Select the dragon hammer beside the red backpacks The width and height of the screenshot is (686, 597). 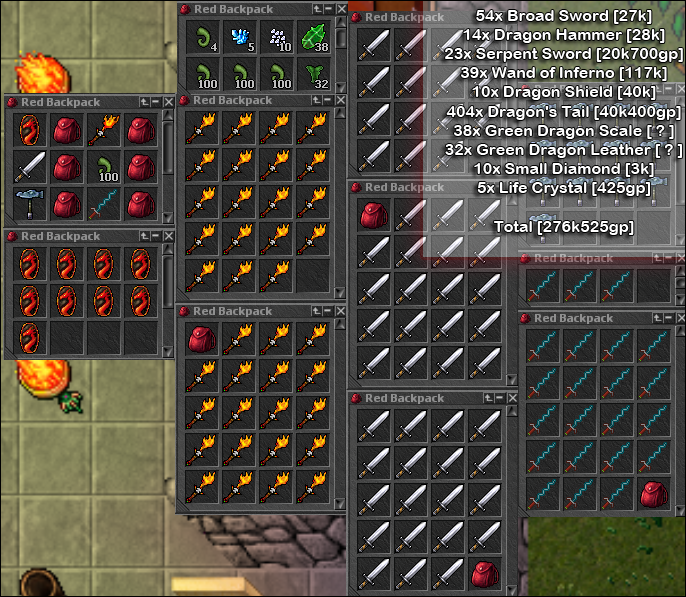click(30, 204)
